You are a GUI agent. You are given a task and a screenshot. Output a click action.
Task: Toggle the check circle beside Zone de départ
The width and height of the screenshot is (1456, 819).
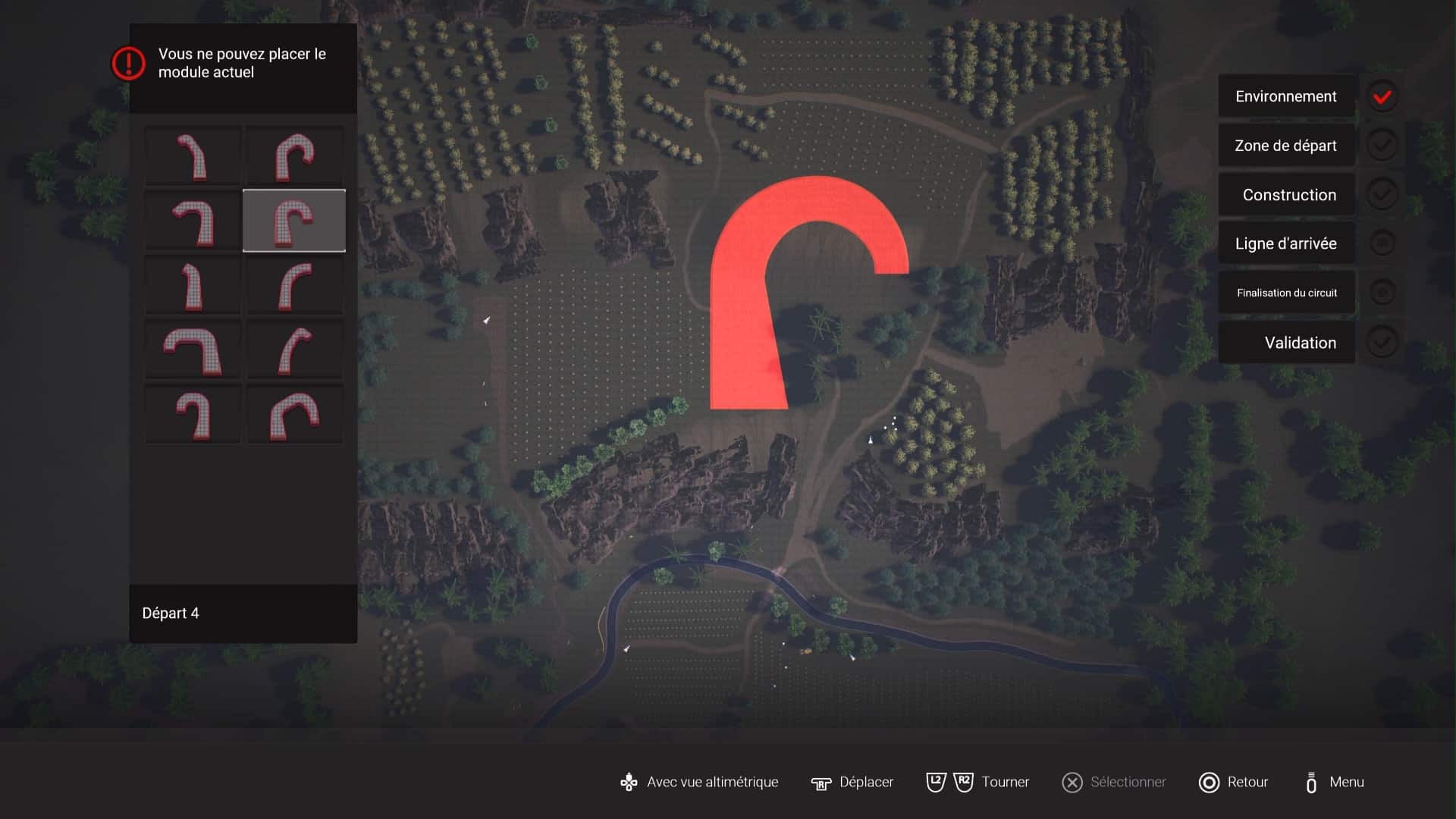pos(1382,146)
